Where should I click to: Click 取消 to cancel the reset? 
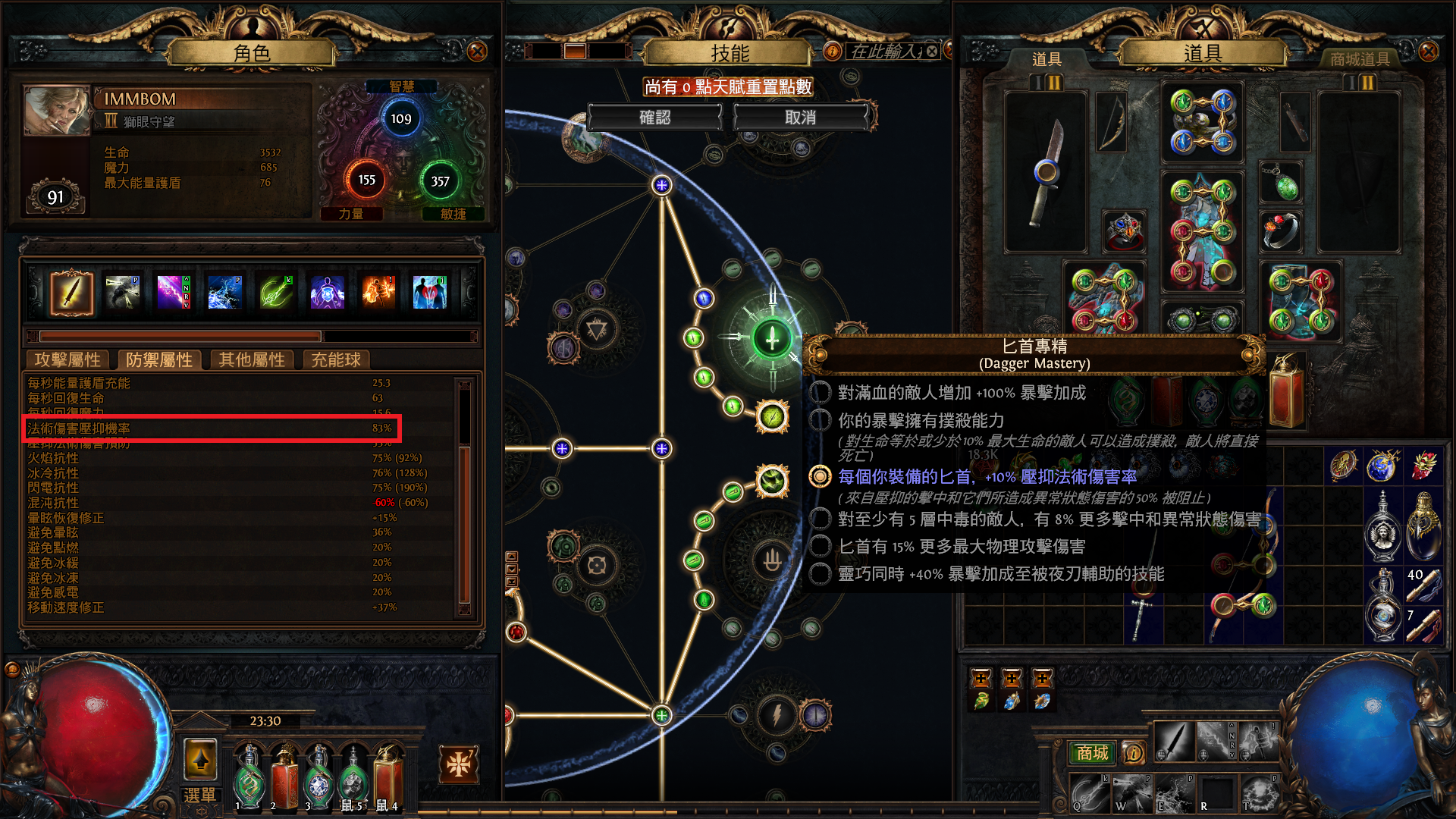802,117
